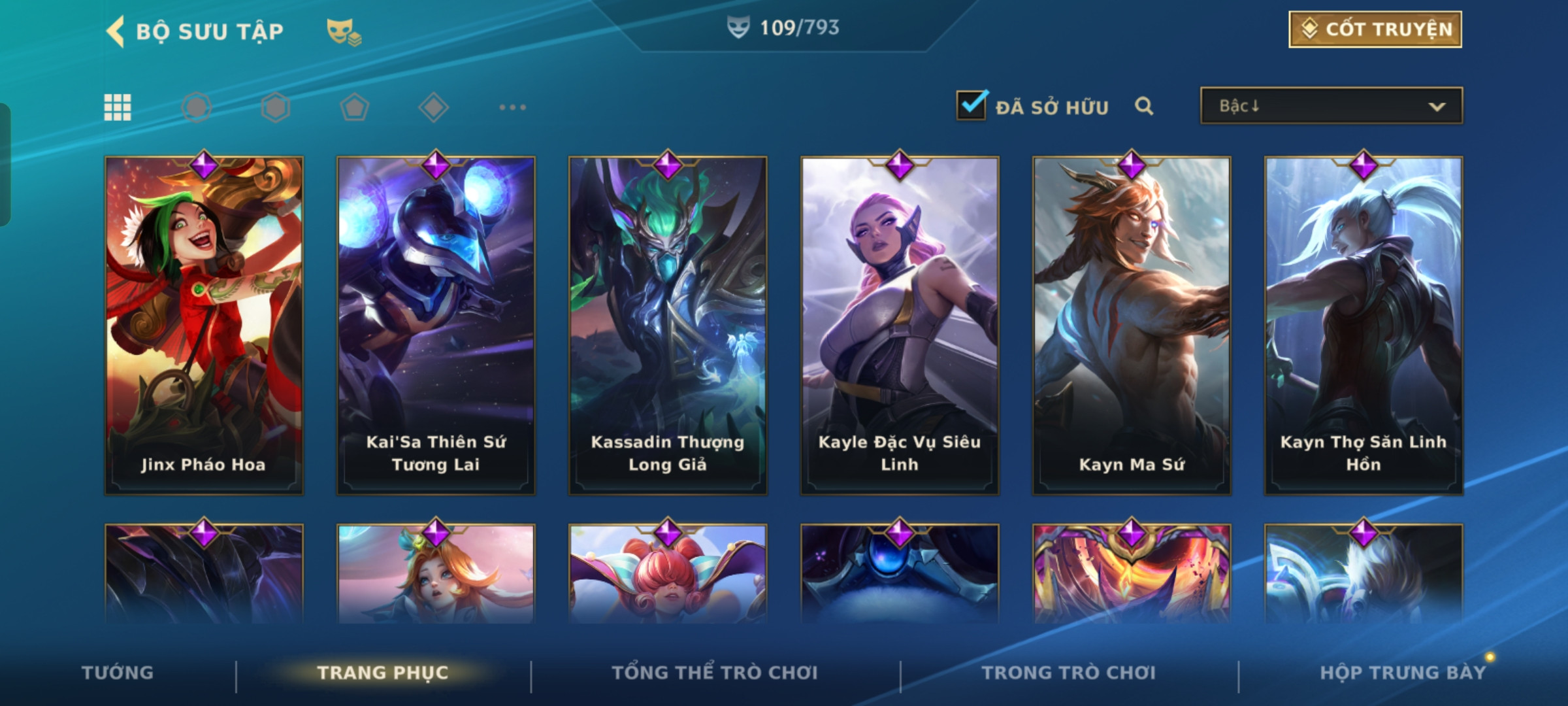This screenshot has height=706, width=1568.
Task: Switch to Tổng Thể Trò Chơi tab
Action: click(715, 673)
